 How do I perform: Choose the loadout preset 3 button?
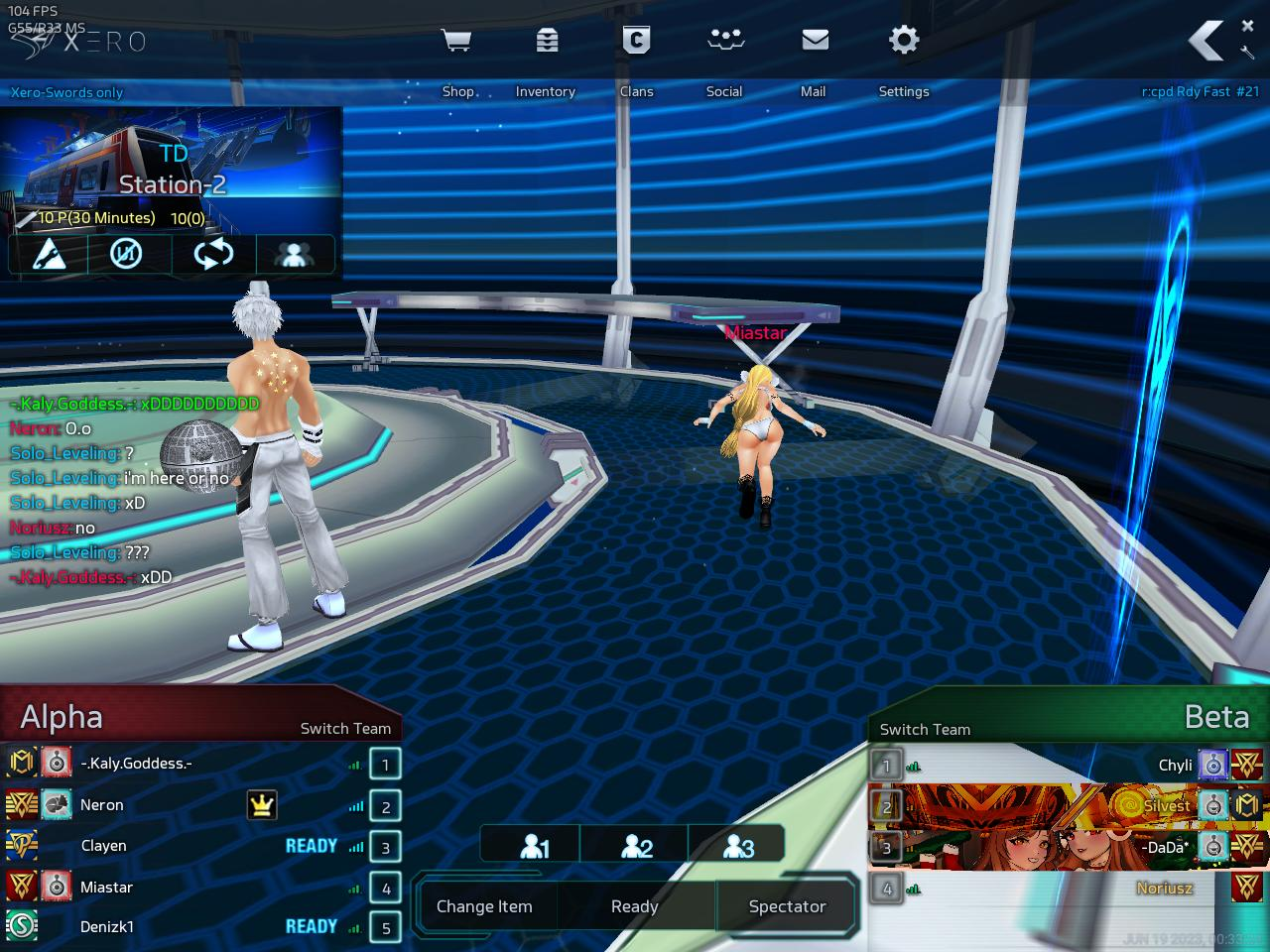coord(739,846)
